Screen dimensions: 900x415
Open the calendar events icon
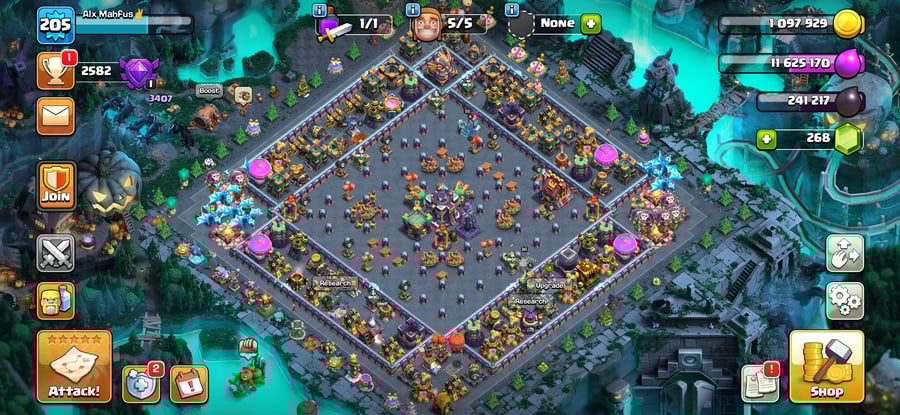[187, 383]
